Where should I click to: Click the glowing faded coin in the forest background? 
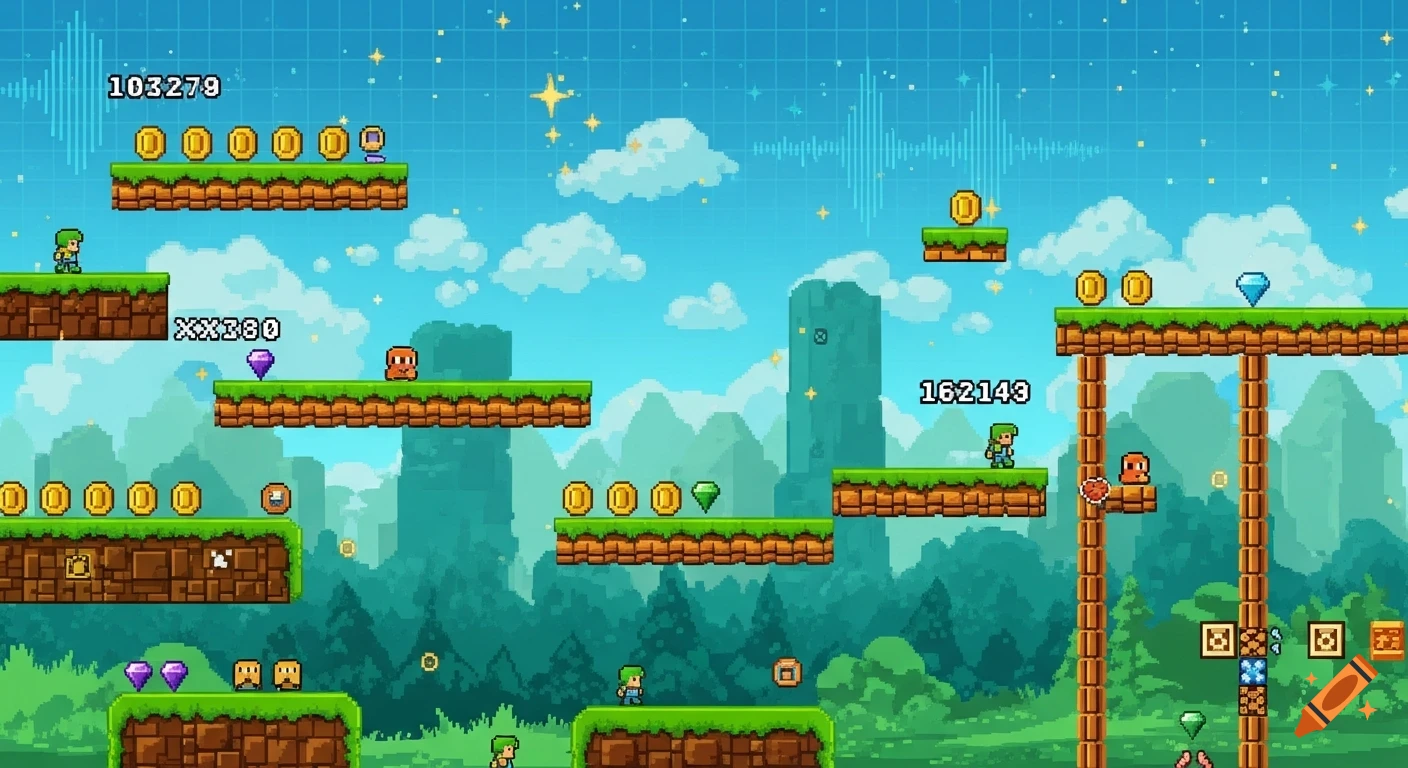click(347, 548)
